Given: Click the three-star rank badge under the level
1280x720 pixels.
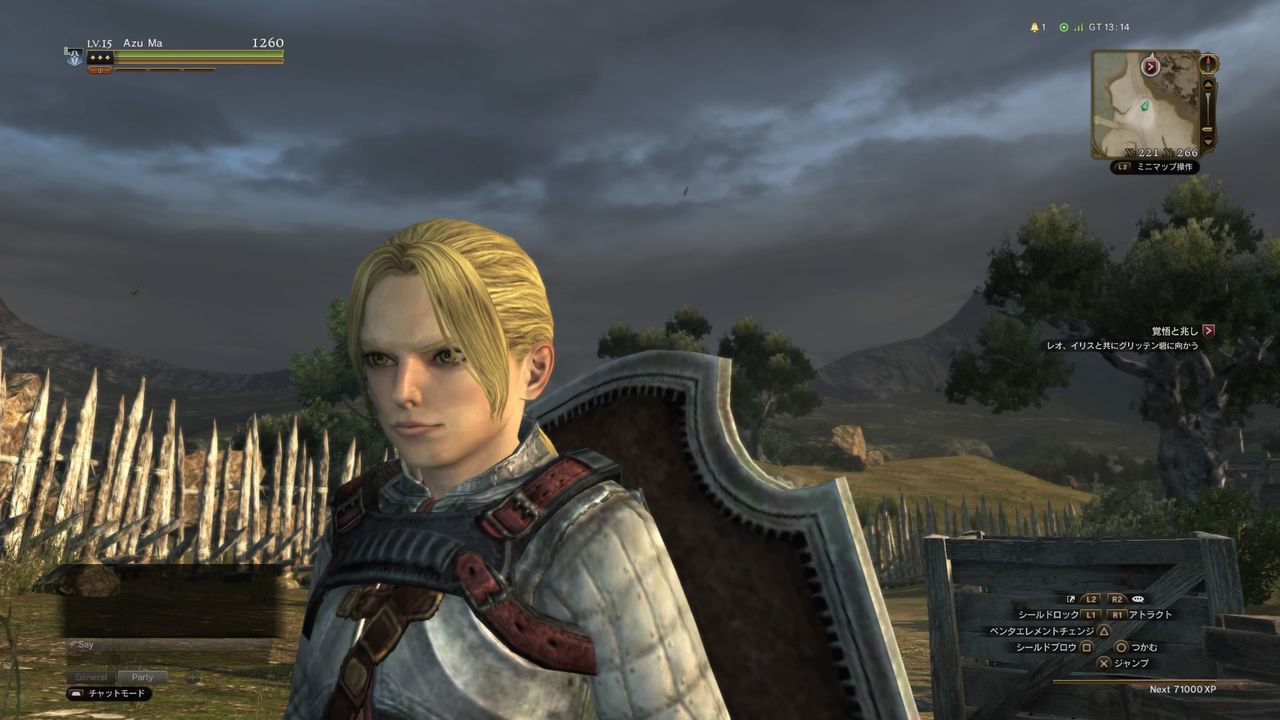Looking at the screenshot, I should pos(100,58).
